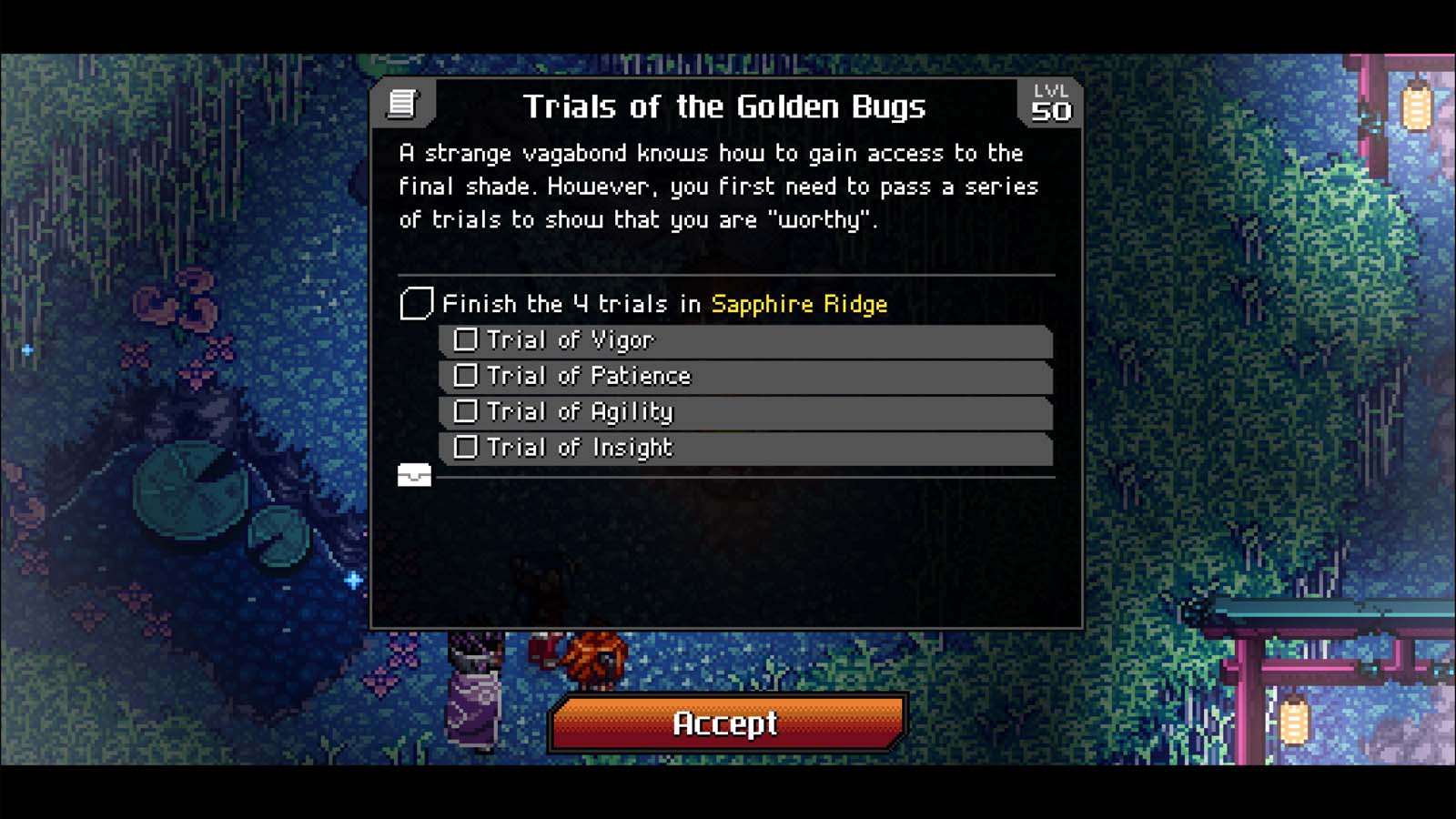Click the rewards box icon below the checklist
The image size is (1456, 819).
[x=416, y=474]
